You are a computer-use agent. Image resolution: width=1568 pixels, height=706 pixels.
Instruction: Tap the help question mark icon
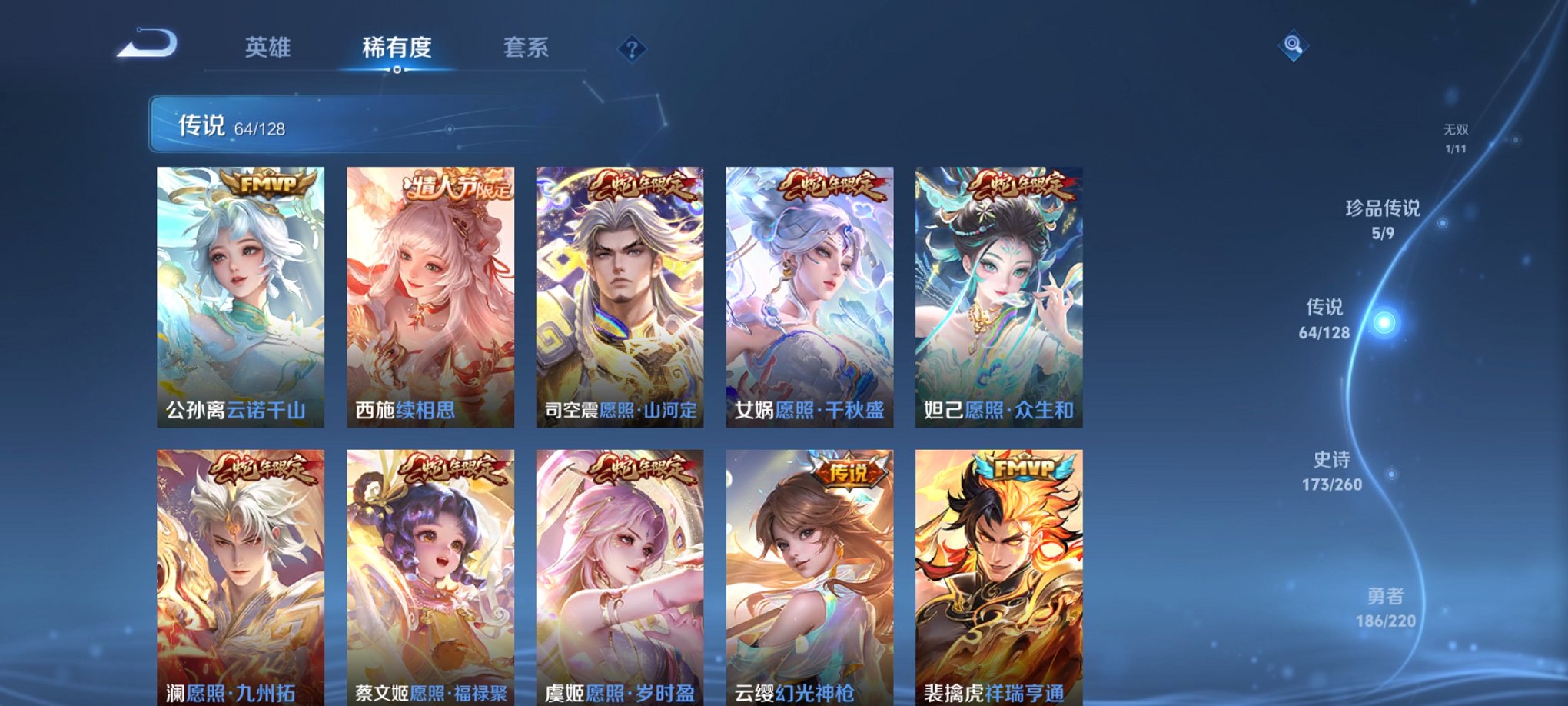(633, 50)
